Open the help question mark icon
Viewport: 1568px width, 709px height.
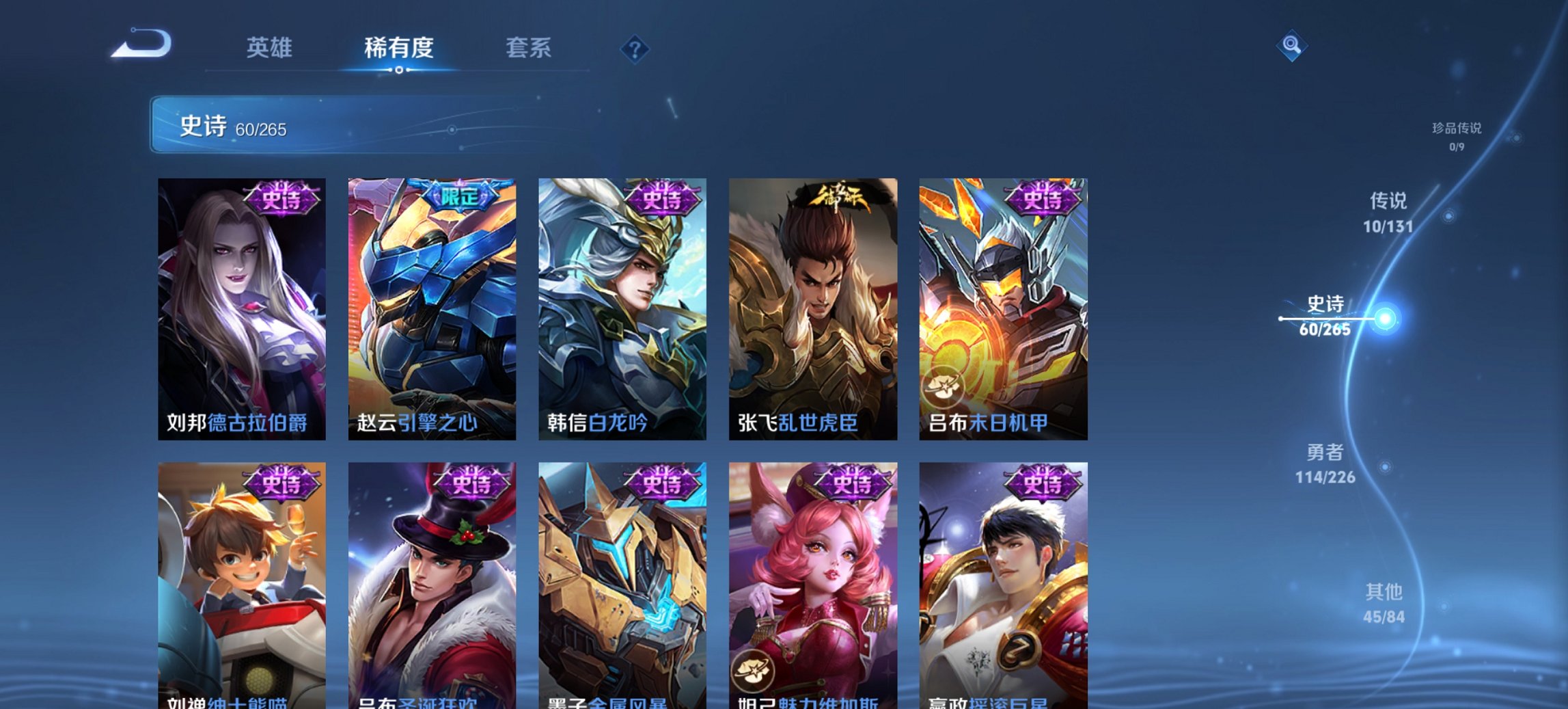tap(635, 49)
